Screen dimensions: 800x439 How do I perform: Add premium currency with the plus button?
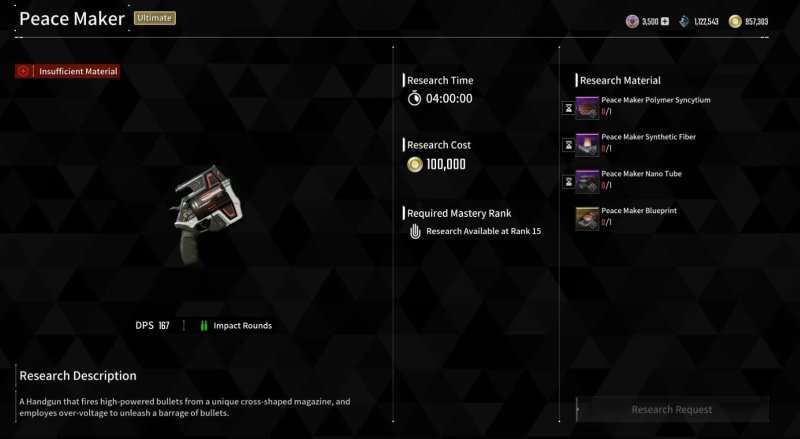[x=664, y=21]
